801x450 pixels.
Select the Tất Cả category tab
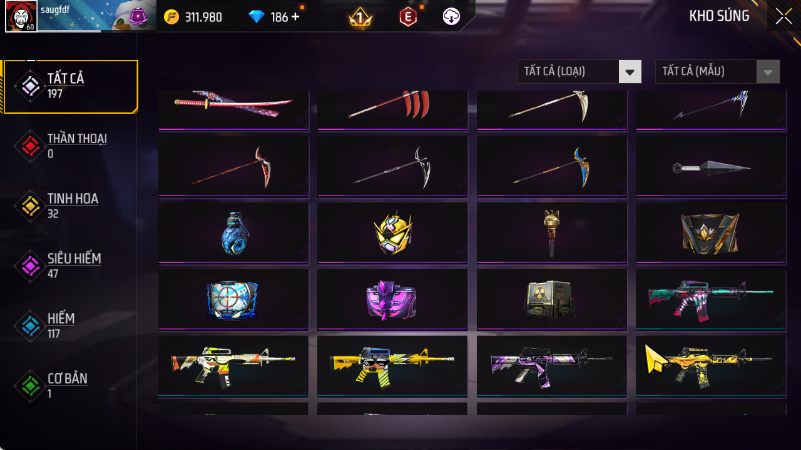click(x=70, y=85)
